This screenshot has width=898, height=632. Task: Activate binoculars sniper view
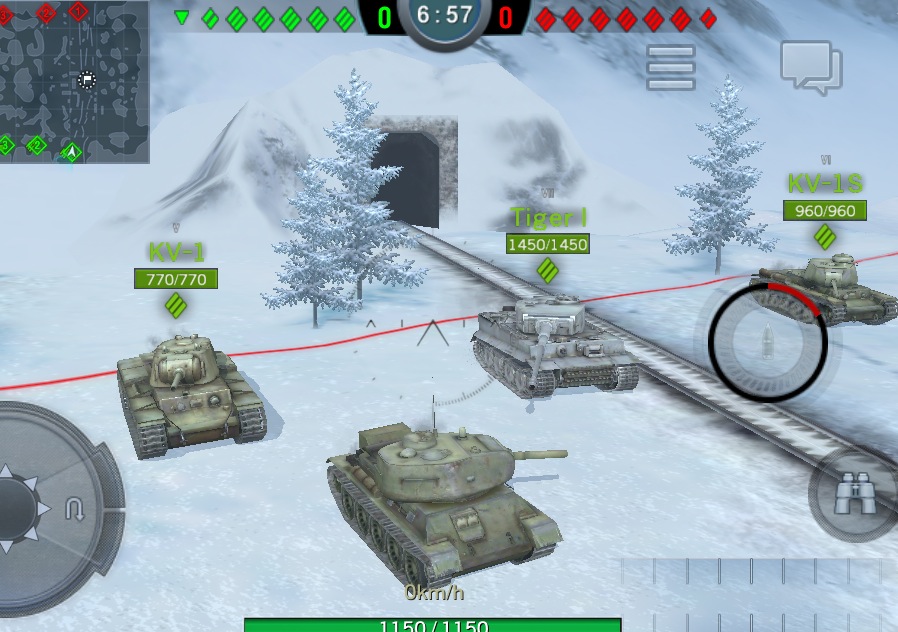[853, 495]
